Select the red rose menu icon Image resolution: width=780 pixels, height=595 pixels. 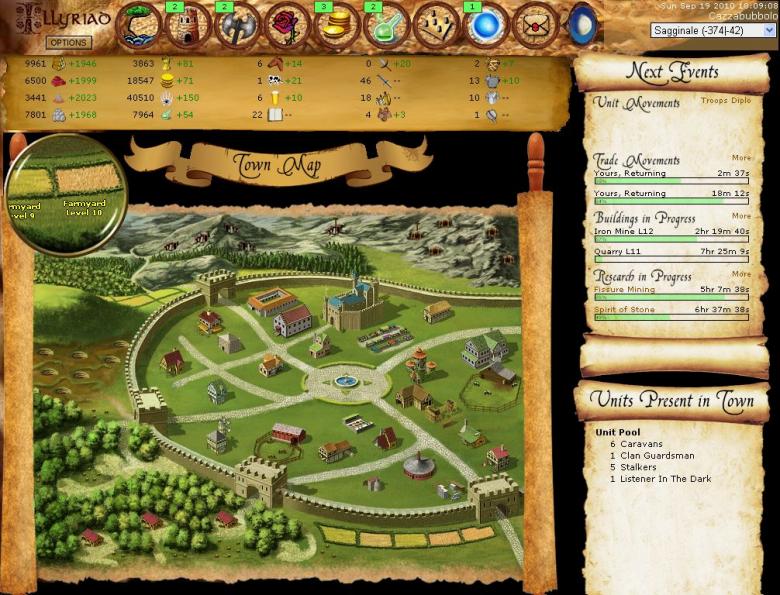pos(288,27)
